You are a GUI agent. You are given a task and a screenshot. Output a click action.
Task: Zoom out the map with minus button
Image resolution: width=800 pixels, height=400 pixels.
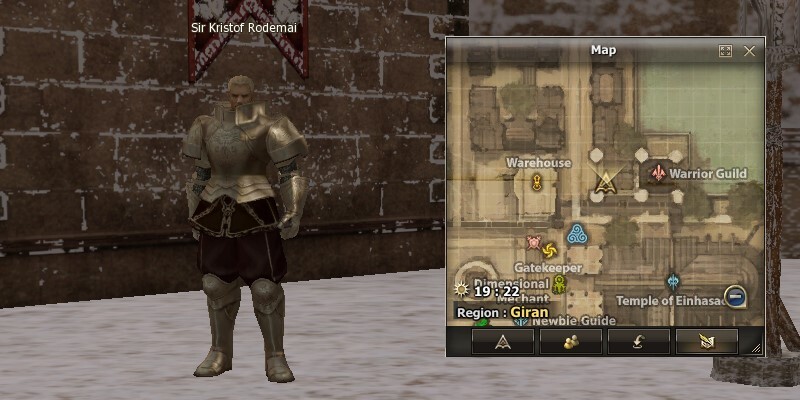pos(735,296)
